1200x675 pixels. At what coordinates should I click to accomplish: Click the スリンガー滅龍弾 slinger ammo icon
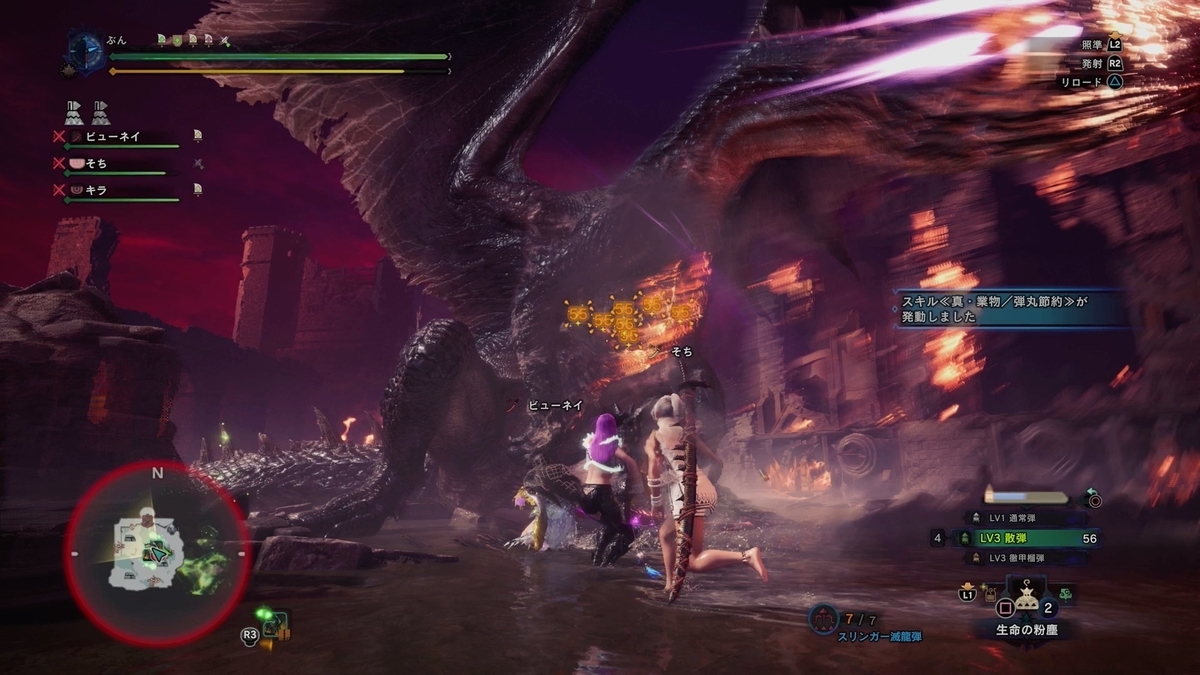(x=823, y=619)
